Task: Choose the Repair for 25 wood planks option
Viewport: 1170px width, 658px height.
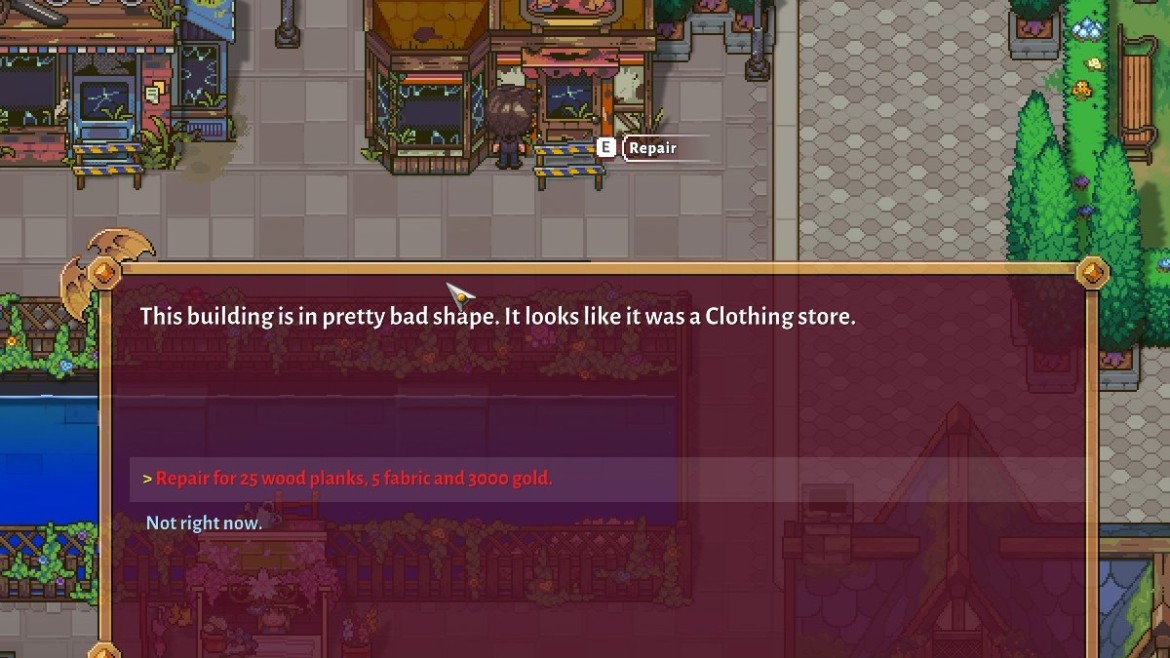Action: click(x=353, y=478)
